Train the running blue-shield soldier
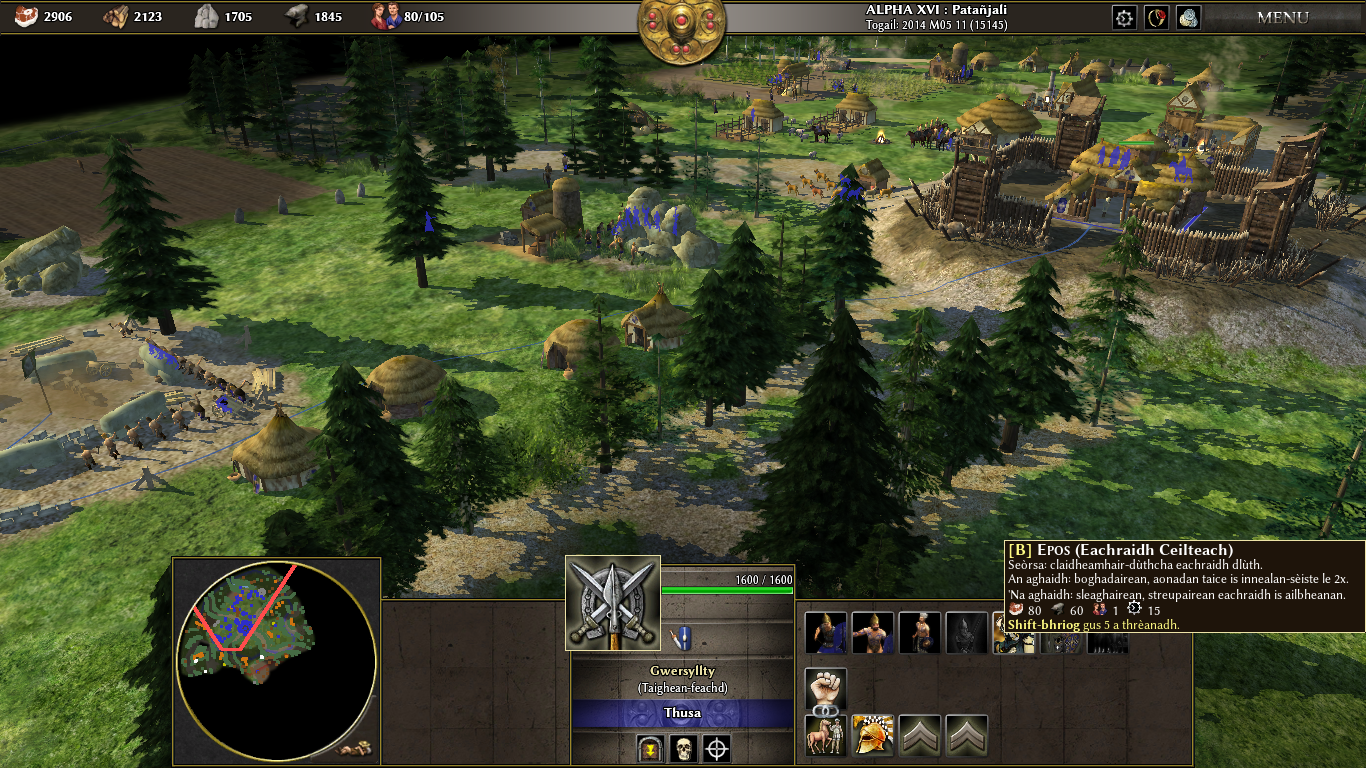This screenshot has height=768, width=1366. pos(825,633)
